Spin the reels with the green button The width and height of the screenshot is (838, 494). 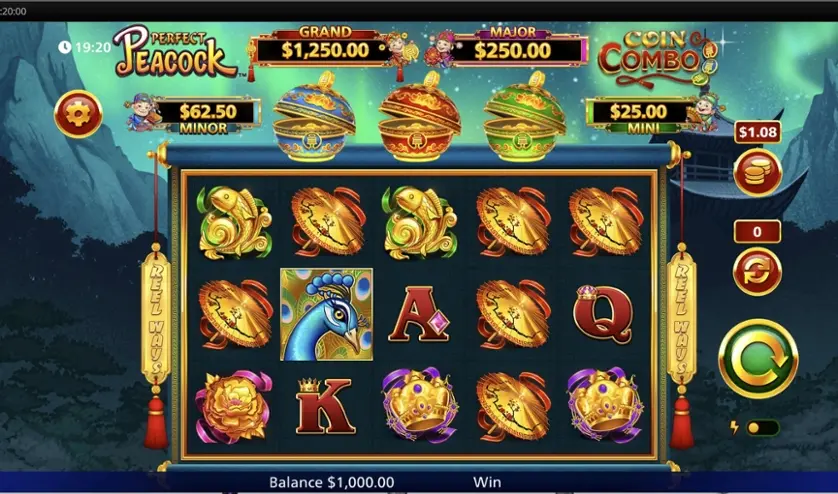coord(758,358)
